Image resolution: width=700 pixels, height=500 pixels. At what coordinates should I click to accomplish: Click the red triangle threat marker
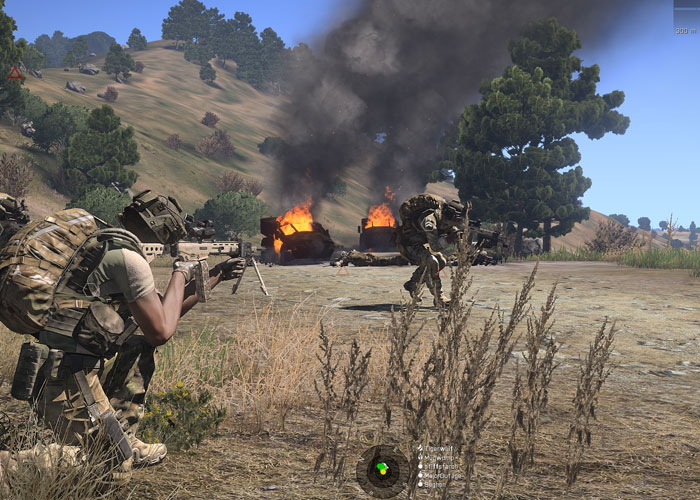[x=15, y=73]
